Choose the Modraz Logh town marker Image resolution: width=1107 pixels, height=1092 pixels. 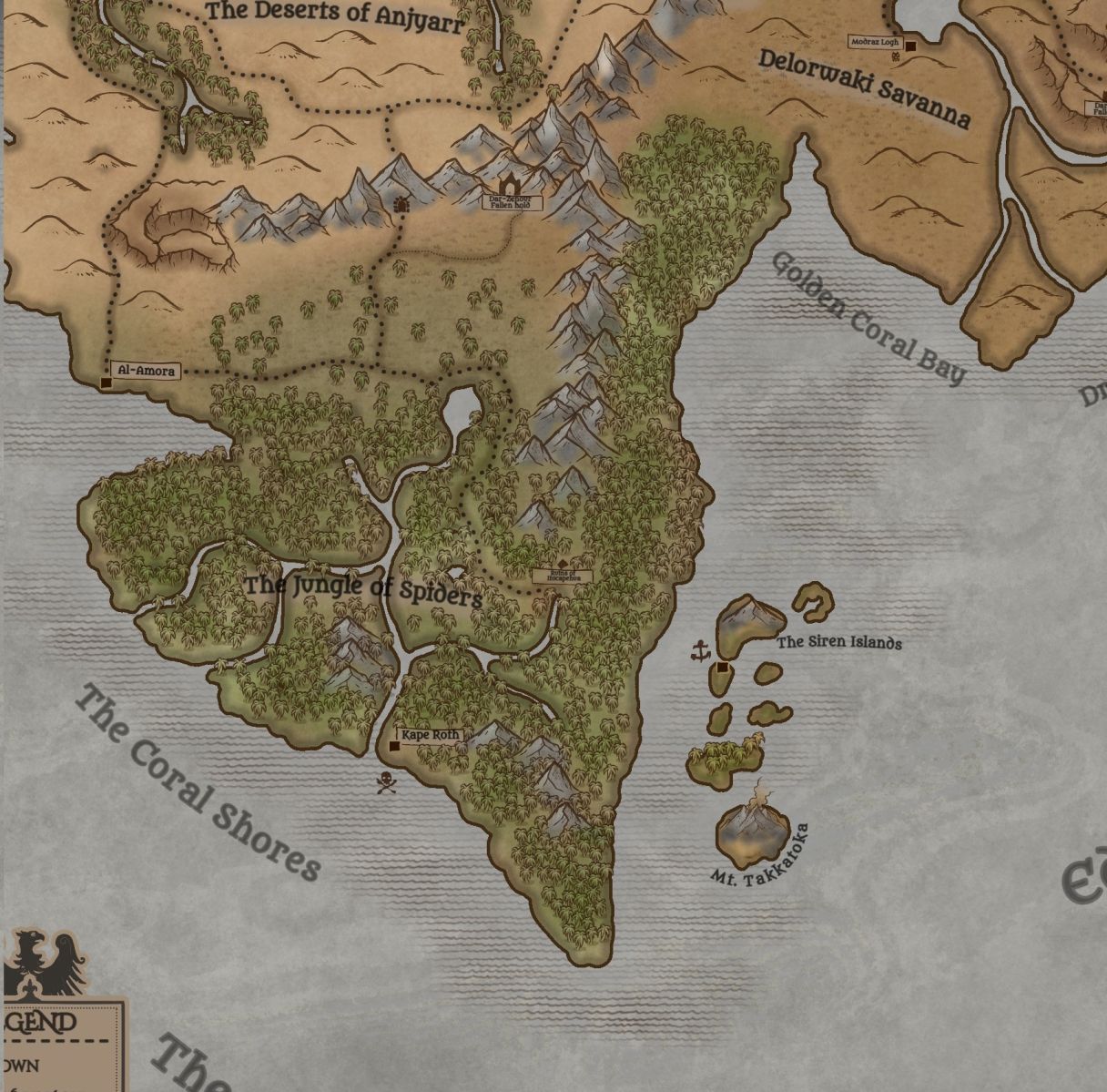point(909,46)
